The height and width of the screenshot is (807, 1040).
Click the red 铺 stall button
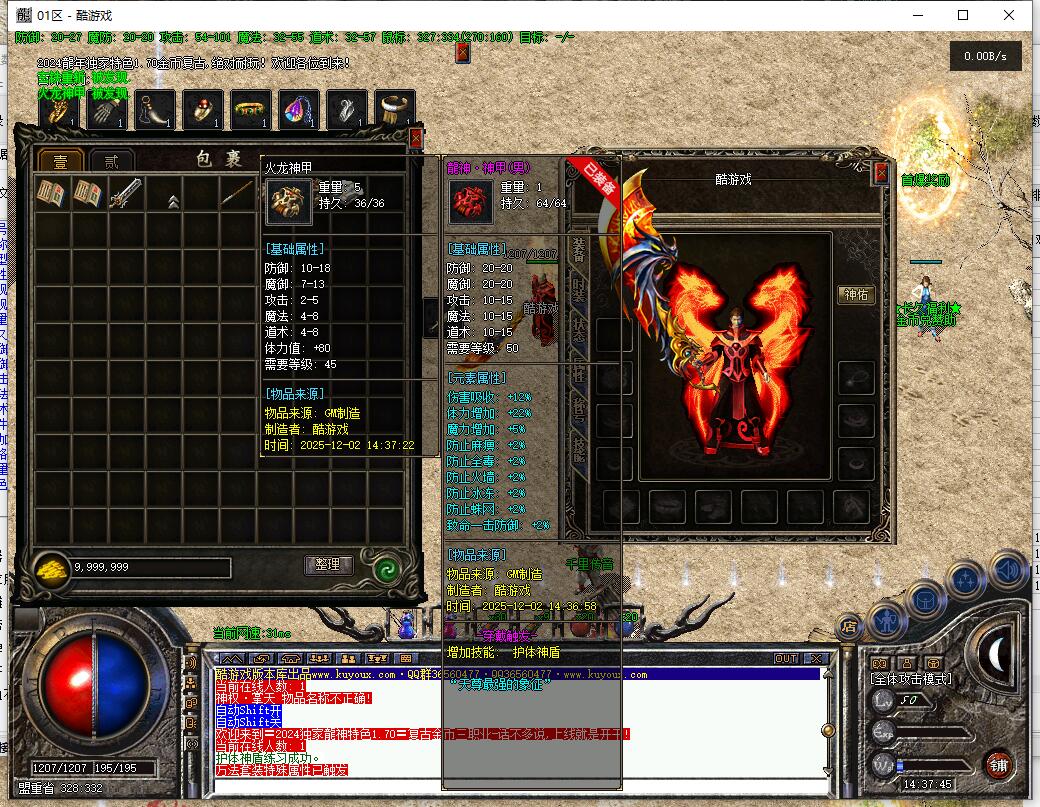997,766
